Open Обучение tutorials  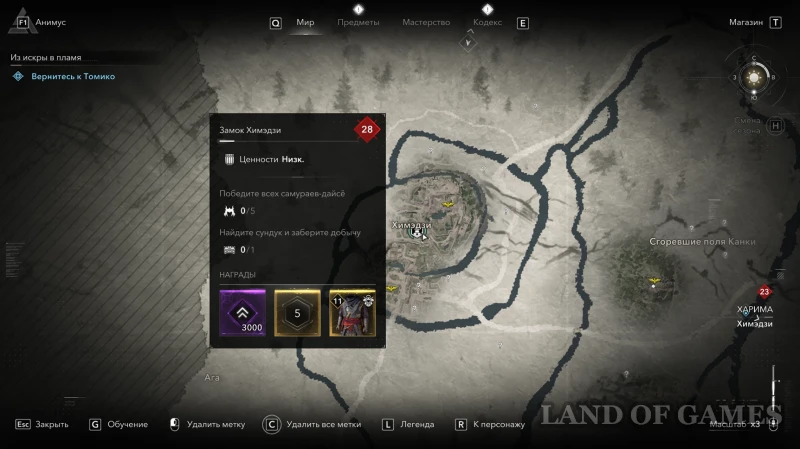click(119, 424)
